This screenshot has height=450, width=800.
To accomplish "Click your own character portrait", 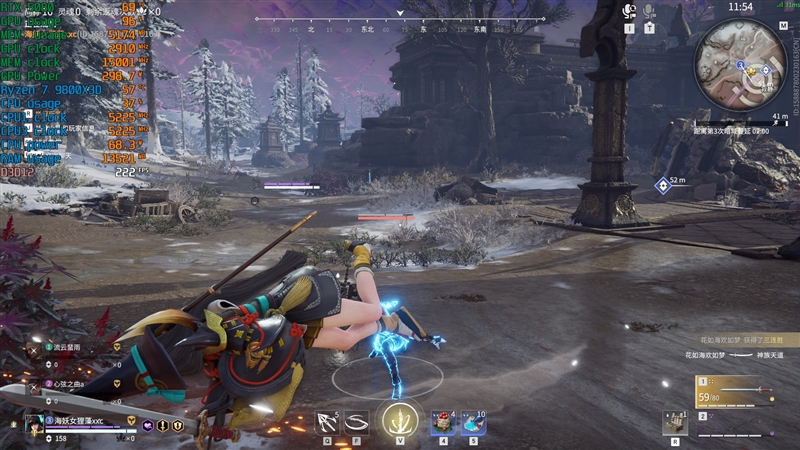I will click(33, 424).
